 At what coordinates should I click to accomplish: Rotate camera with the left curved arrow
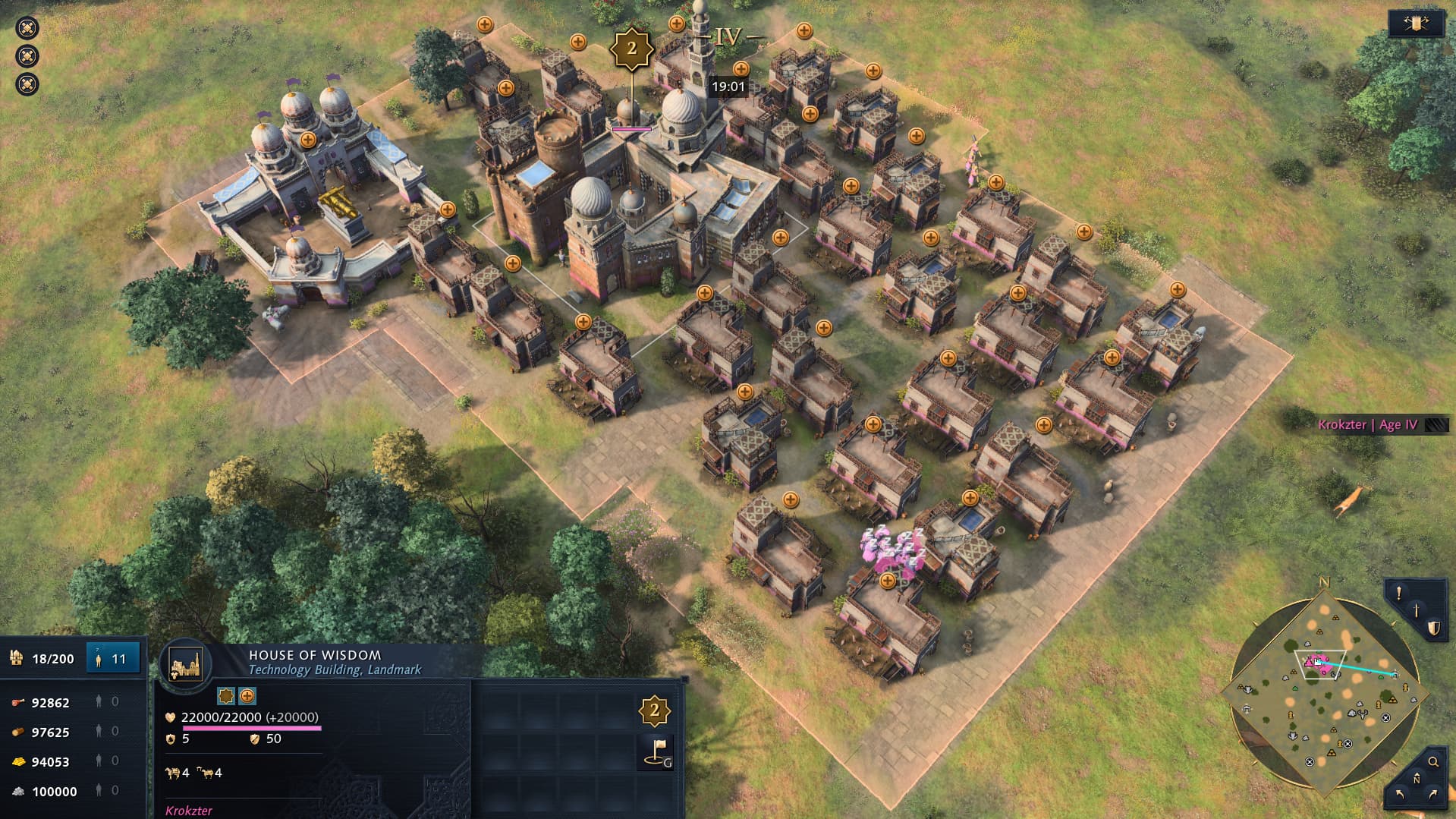pyautogui.click(x=1400, y=794)
